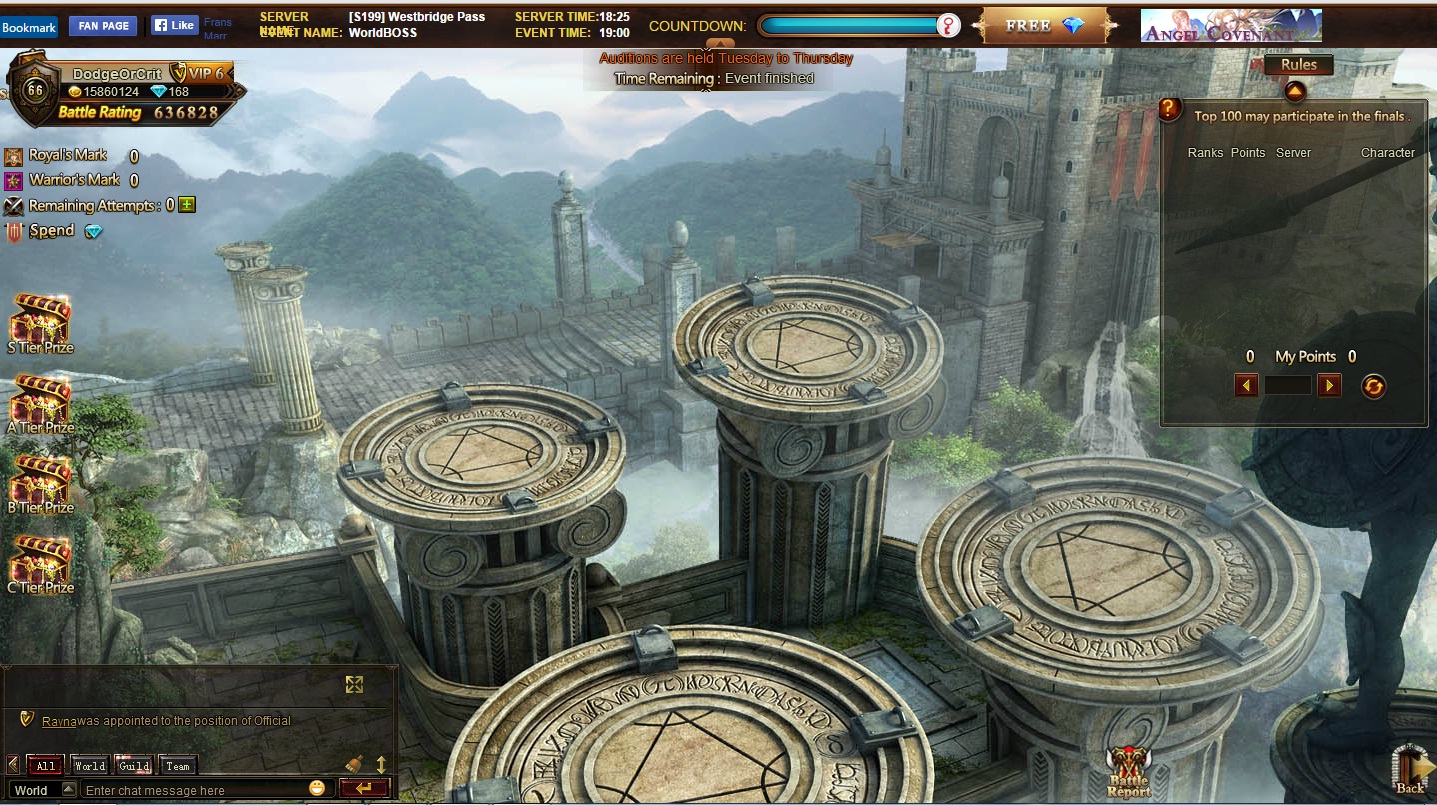Visit the Fan Page

coord(103,26)
